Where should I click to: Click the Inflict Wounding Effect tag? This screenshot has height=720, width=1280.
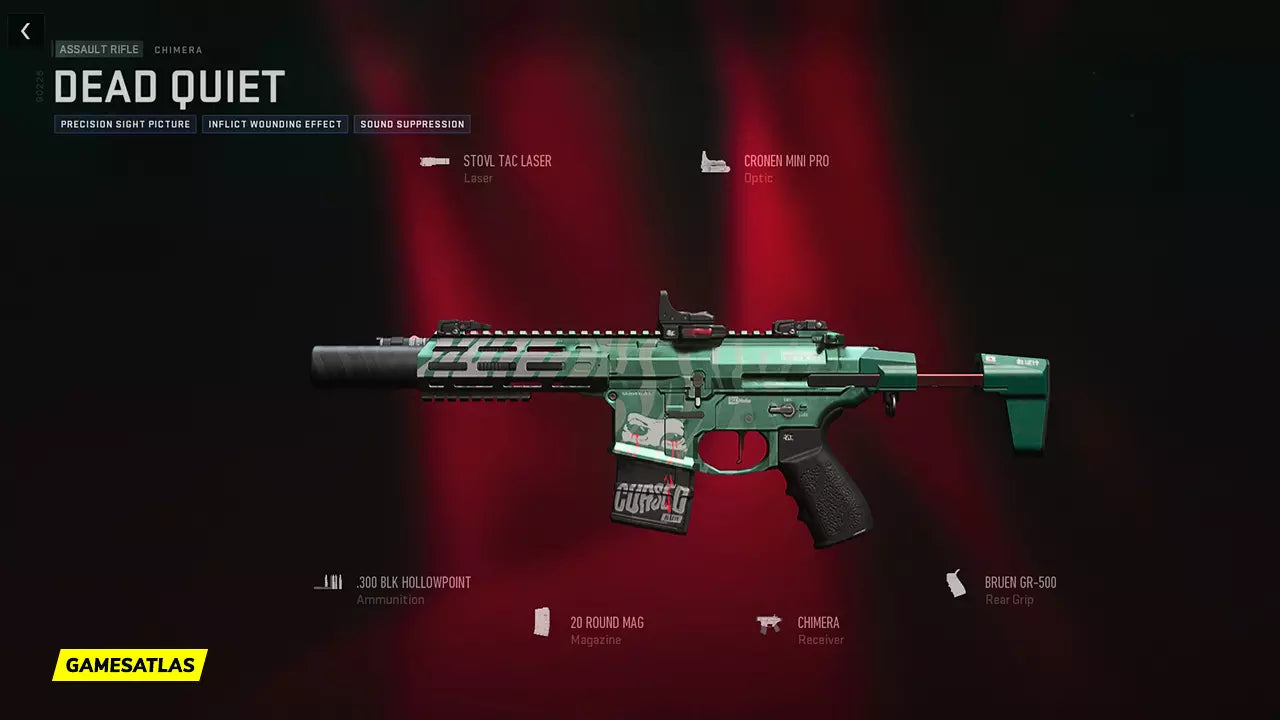275,125
